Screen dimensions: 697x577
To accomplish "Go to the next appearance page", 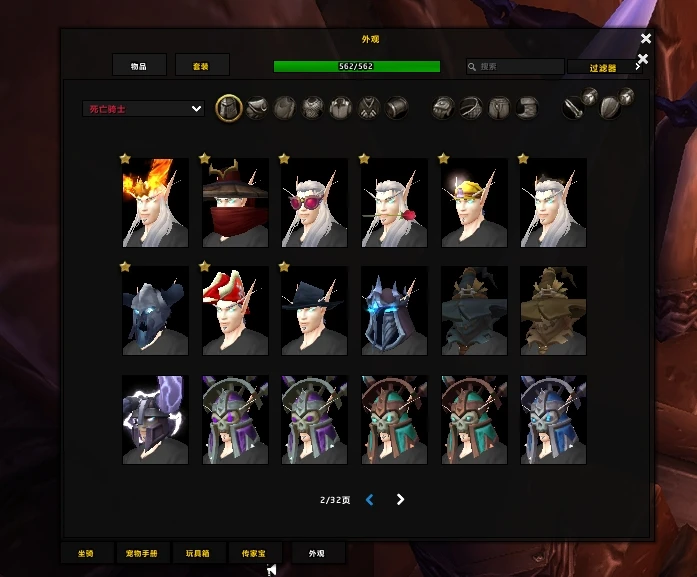I will (x=400, y=499).
